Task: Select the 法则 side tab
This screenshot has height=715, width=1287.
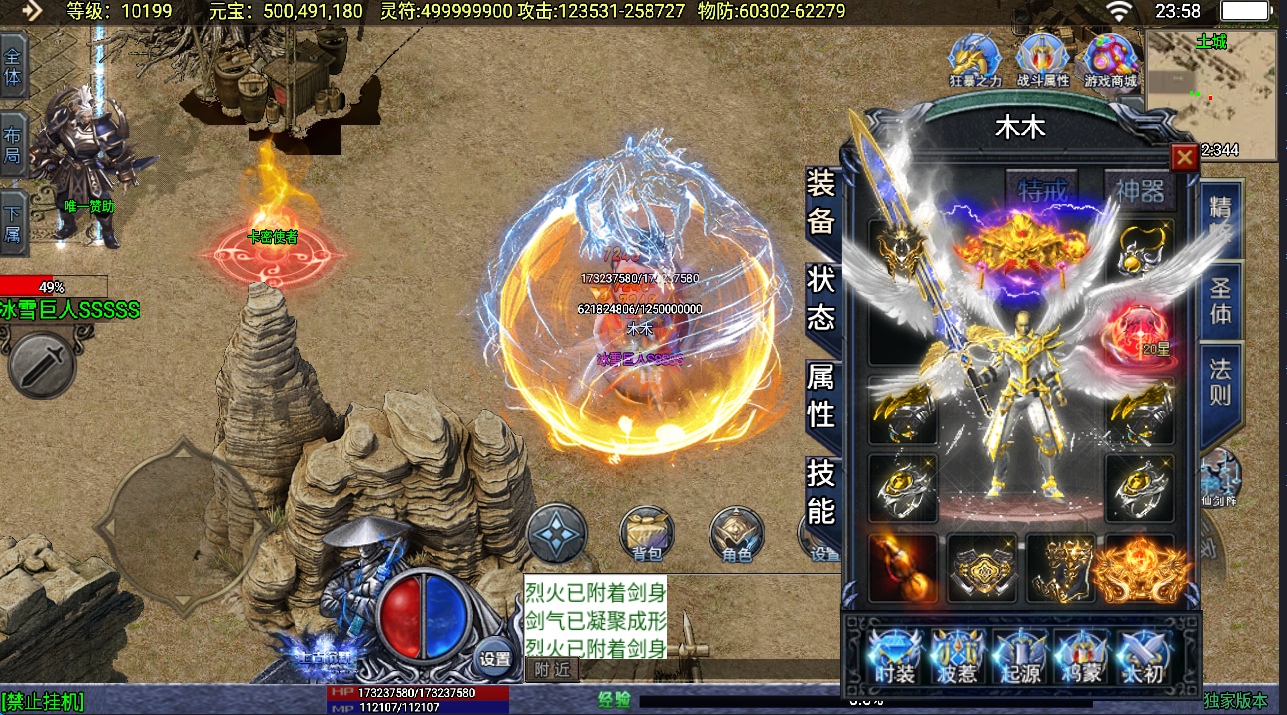Action: (x=1221, y=380)
